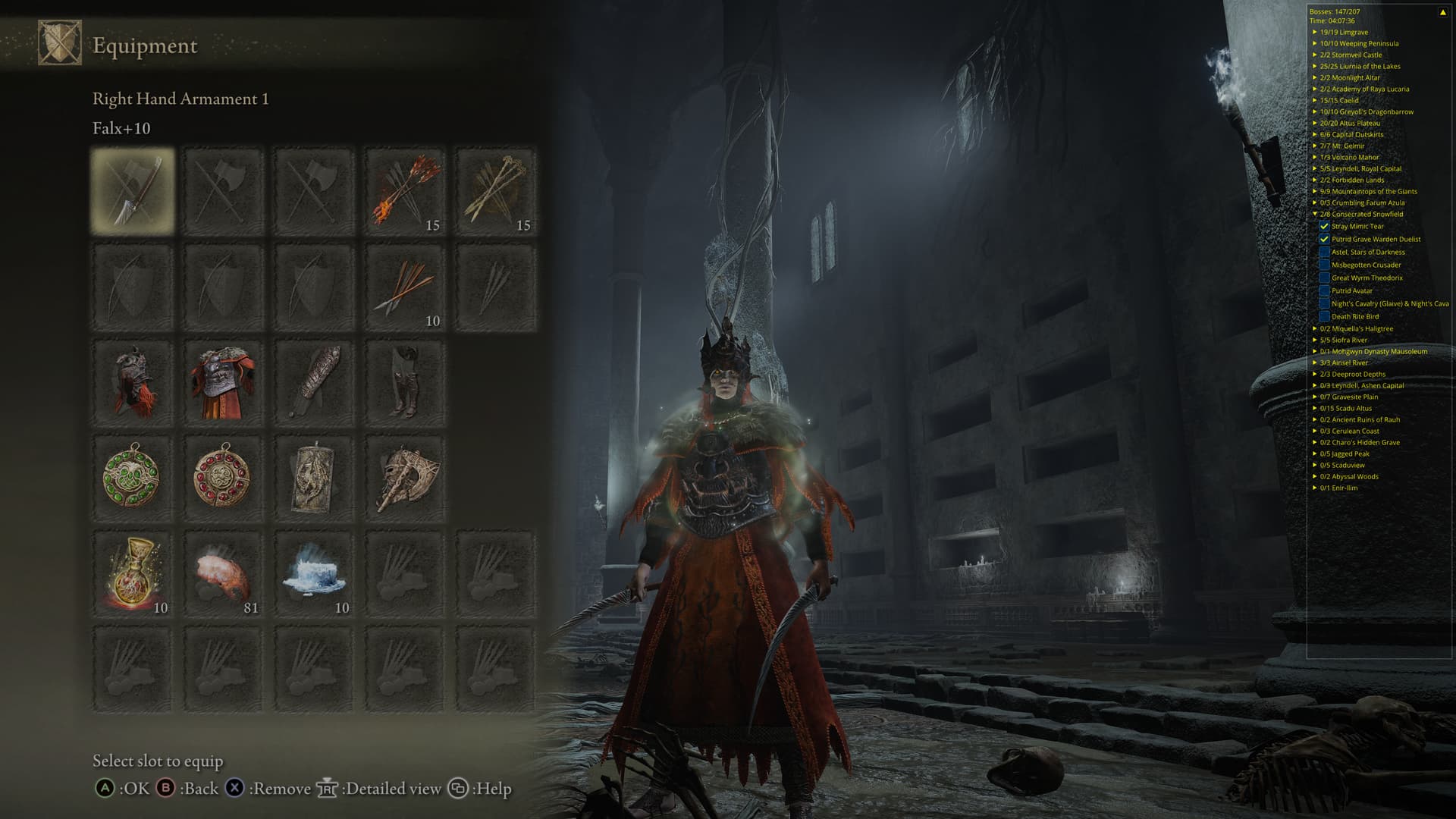Select the ice block quick item slot
The width and height of the screenshot is (1456, 819).
click(x=314, y=574)
